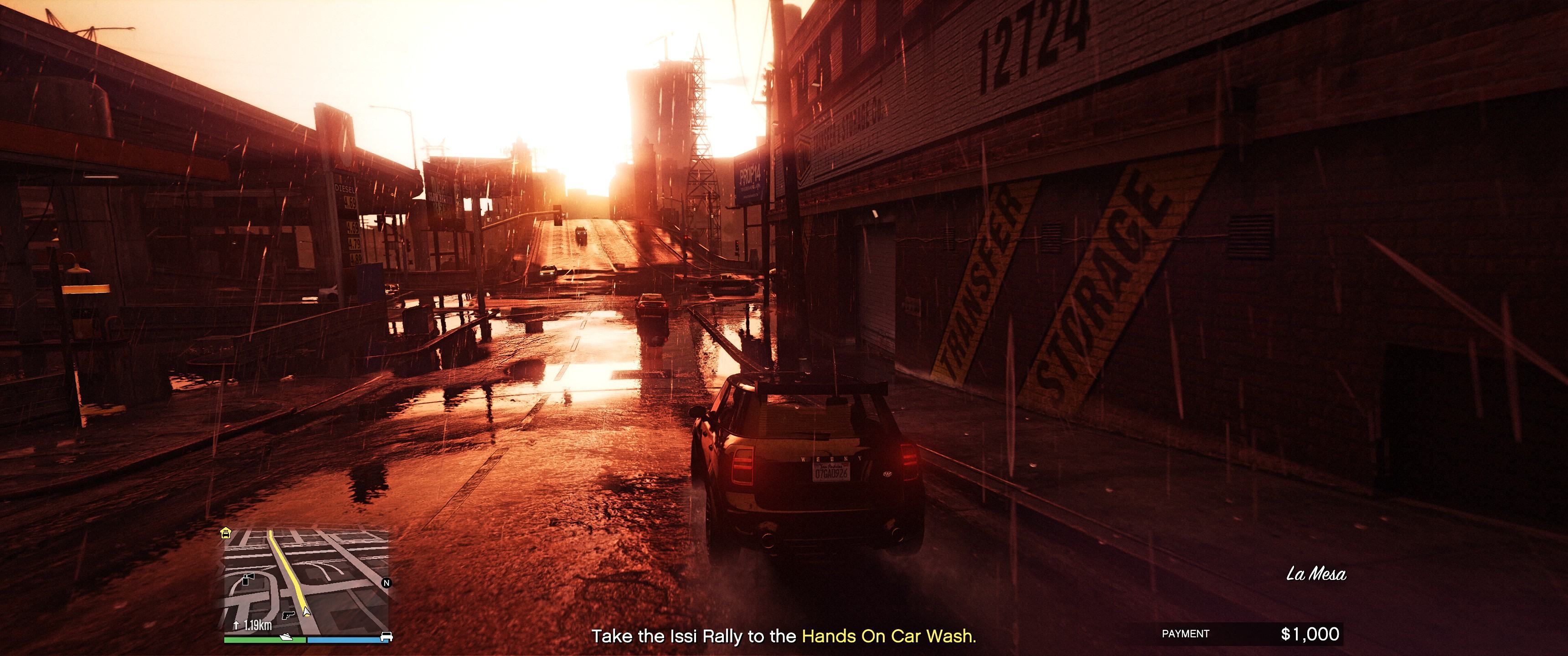Viewport: 1568px width, 656px height.
Task: Select the pistol icon on the minimap
Action: tap(289, 615)
